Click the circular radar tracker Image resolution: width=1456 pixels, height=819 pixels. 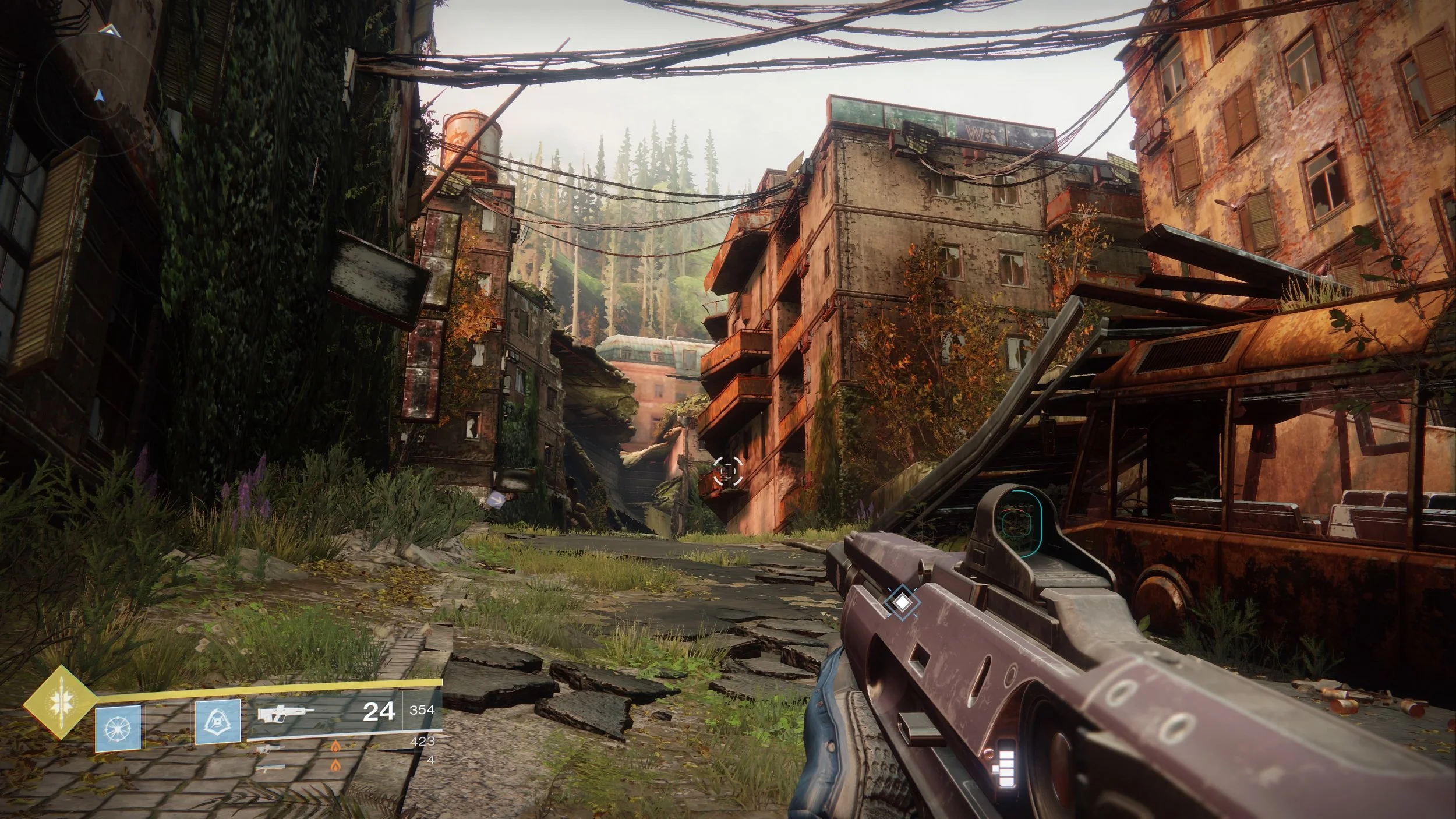99,87
